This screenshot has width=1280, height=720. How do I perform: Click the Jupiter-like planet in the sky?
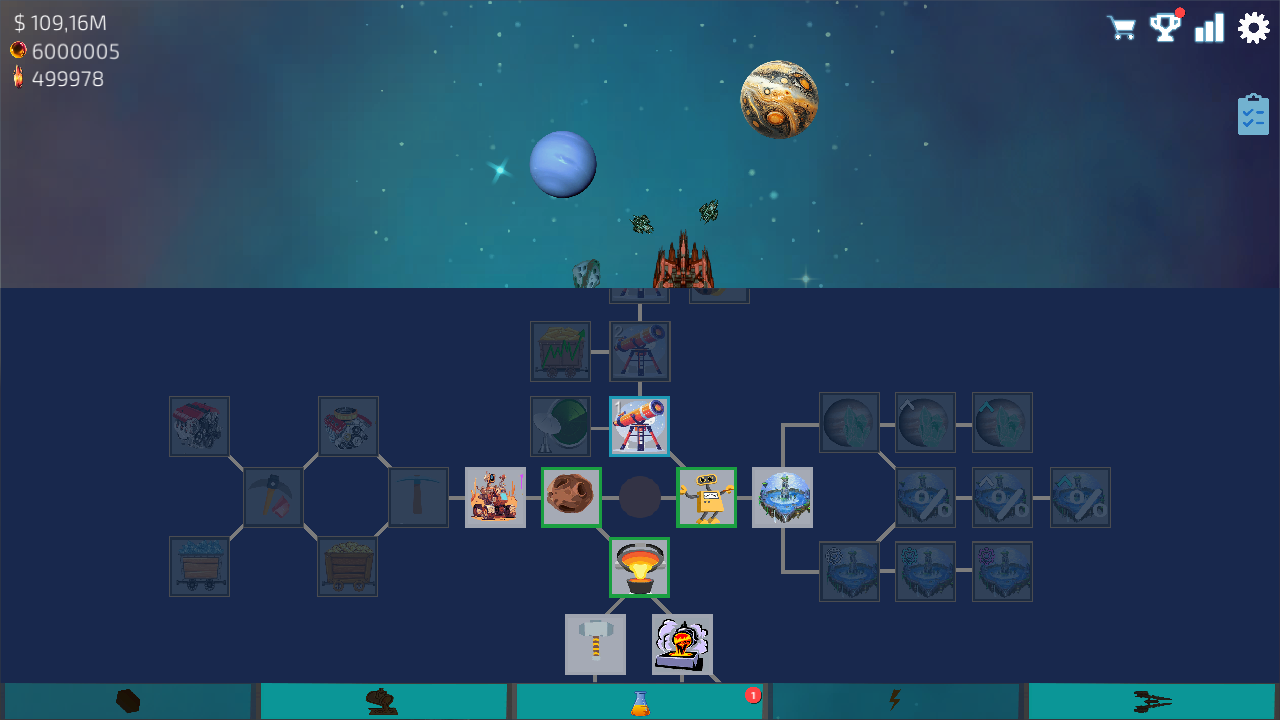780,98
